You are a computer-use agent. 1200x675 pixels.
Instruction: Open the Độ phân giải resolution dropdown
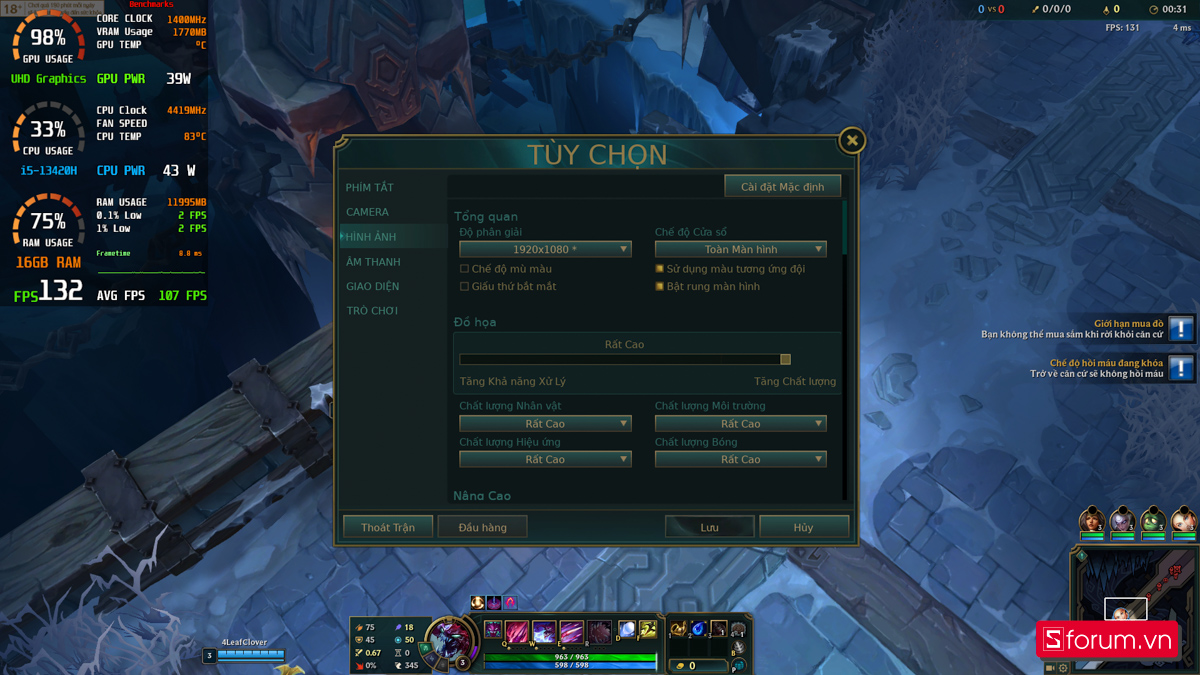(x=545, y=249)
